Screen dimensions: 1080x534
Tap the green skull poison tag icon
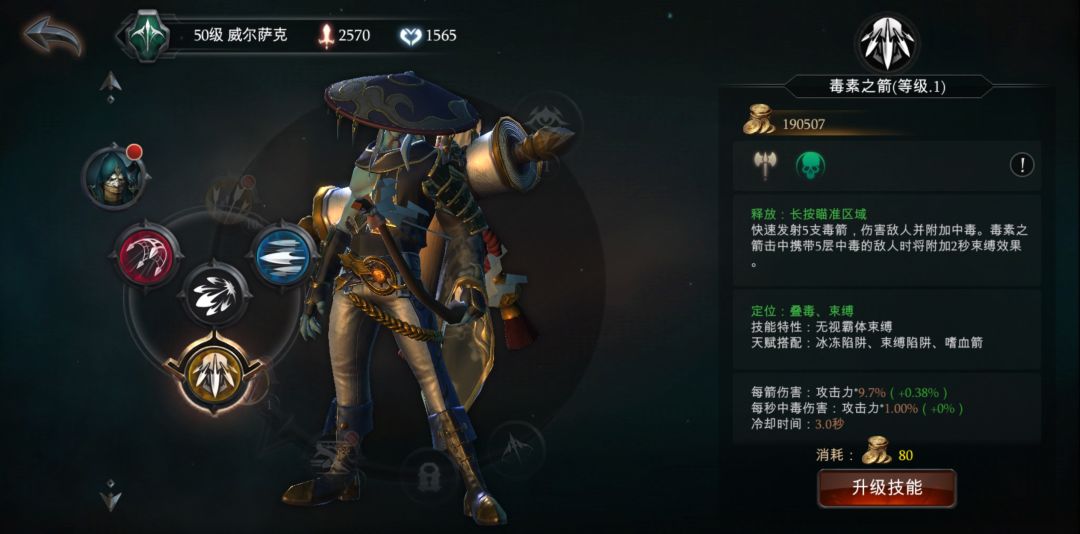tap(810, 166)
